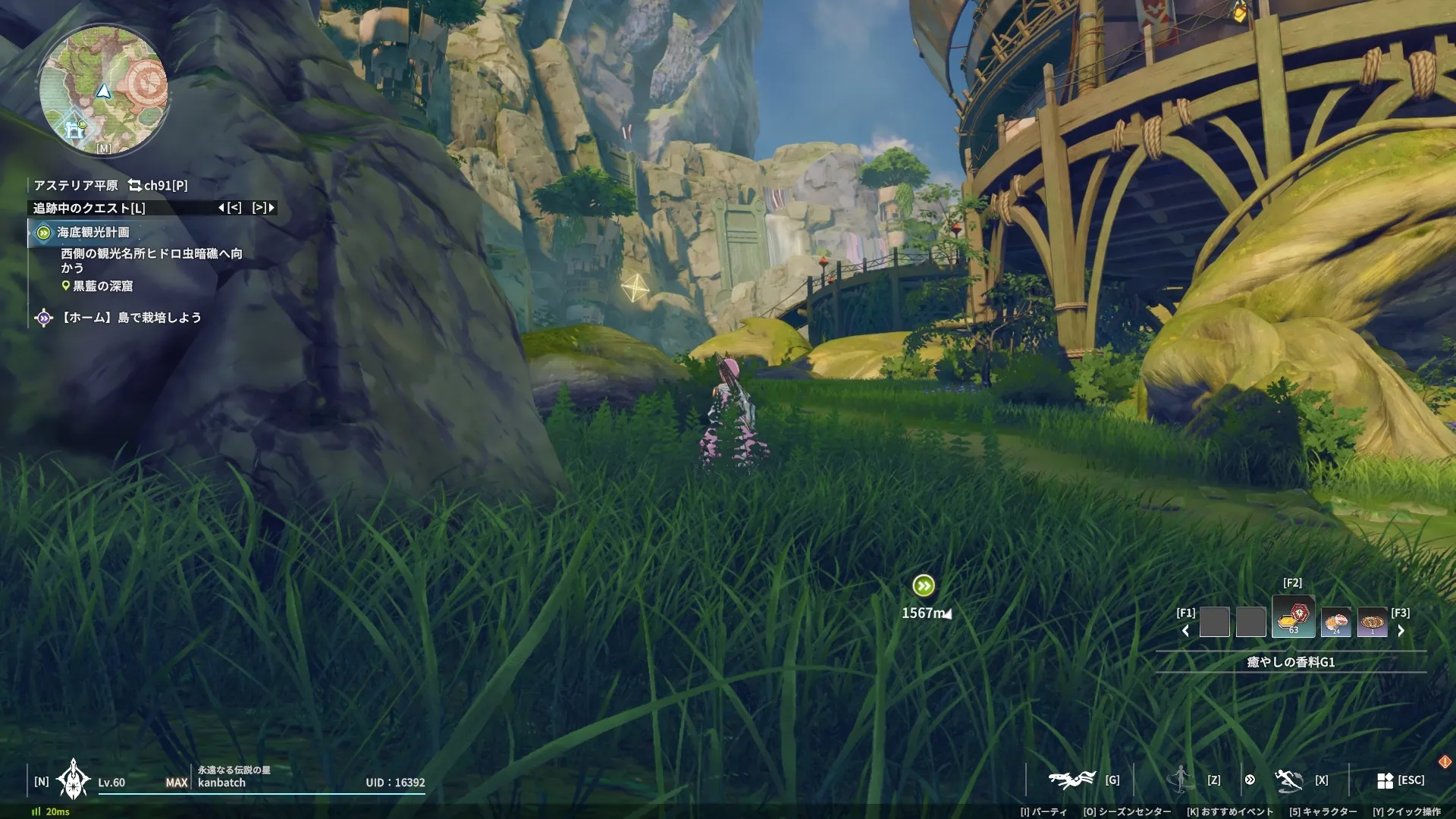Image resolution: width=1456 pixels, height=819 pixels.
Task: Show the previous tracked quest with left arrow
Action: (221, 208)
